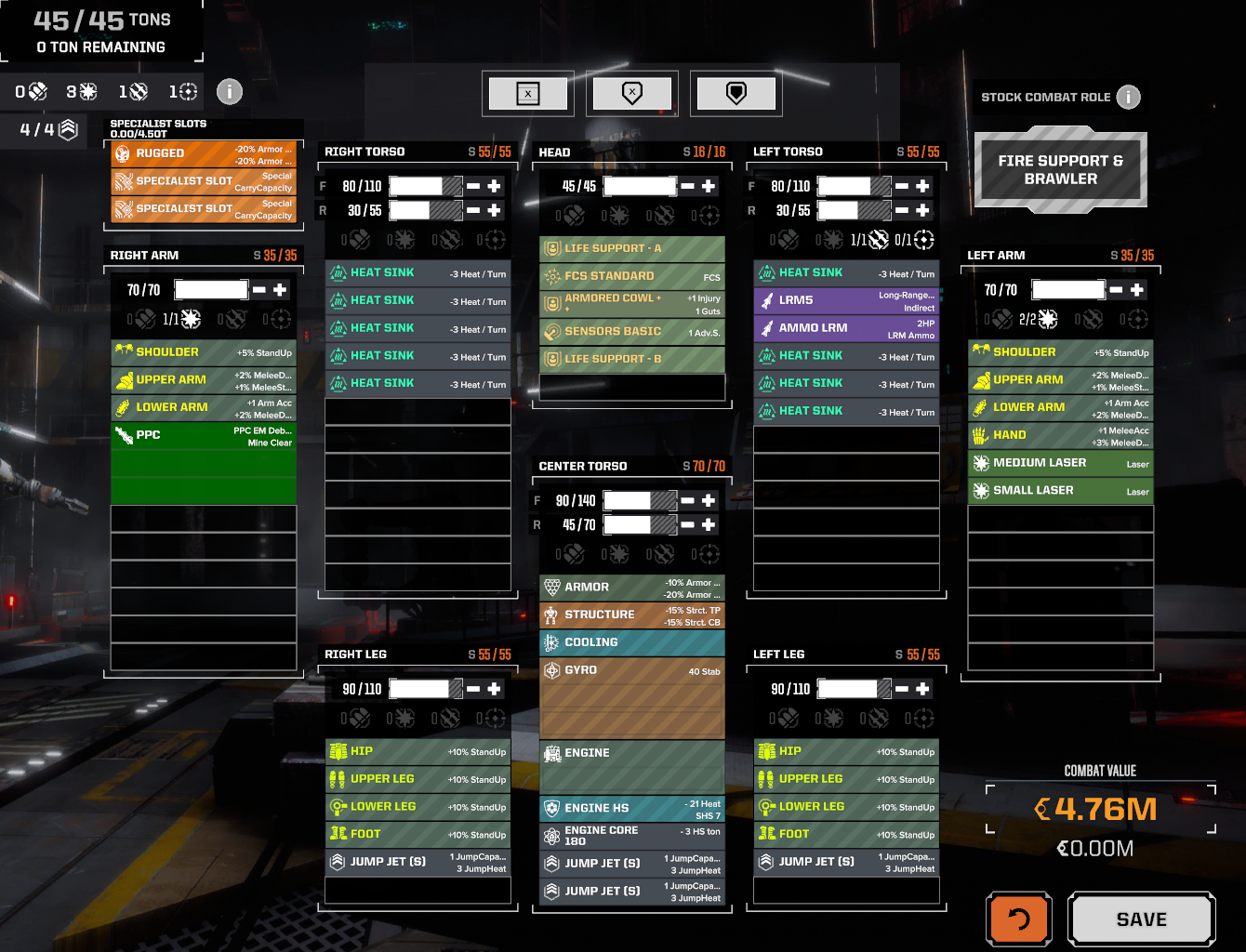Screen dimensions: 1246x952
Task: Click the LRM5 launcher in the left torso
Action: 845,299
